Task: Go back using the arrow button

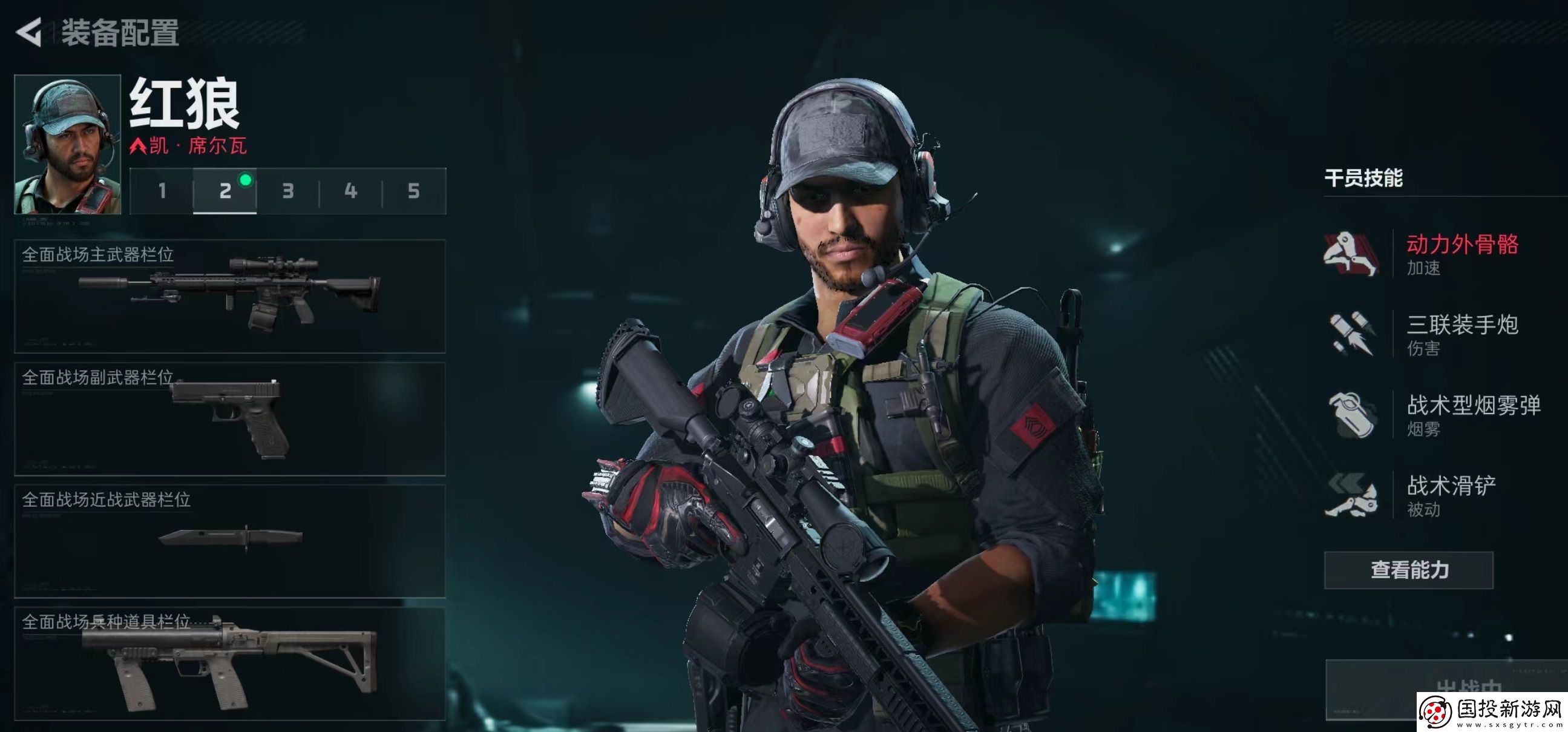Action: (28, 31)
